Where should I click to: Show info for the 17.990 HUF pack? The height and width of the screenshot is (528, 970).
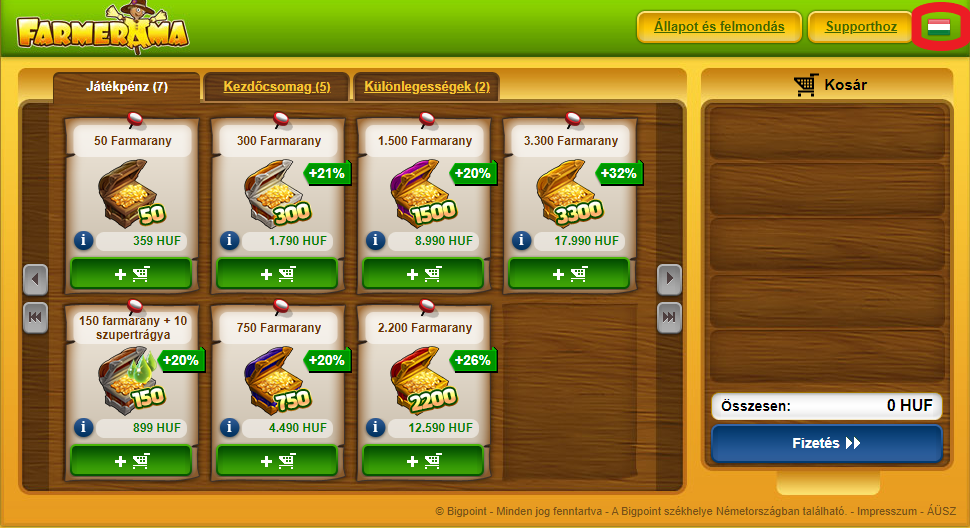coord(521,241)
